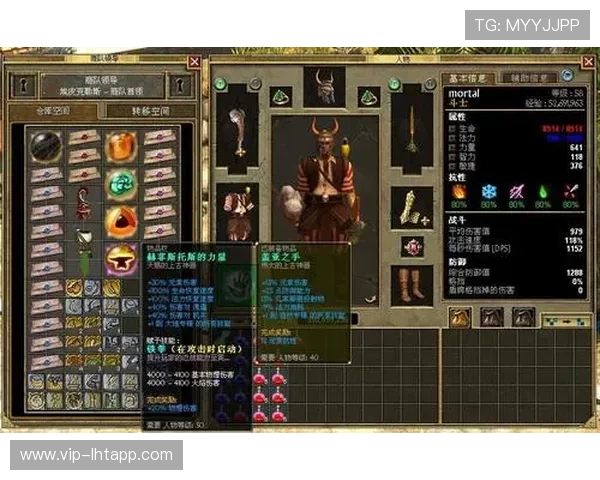The height and width of the screenshot is (480, 600).
Task: Select the black orb in storage
Action: click(45, 146)
